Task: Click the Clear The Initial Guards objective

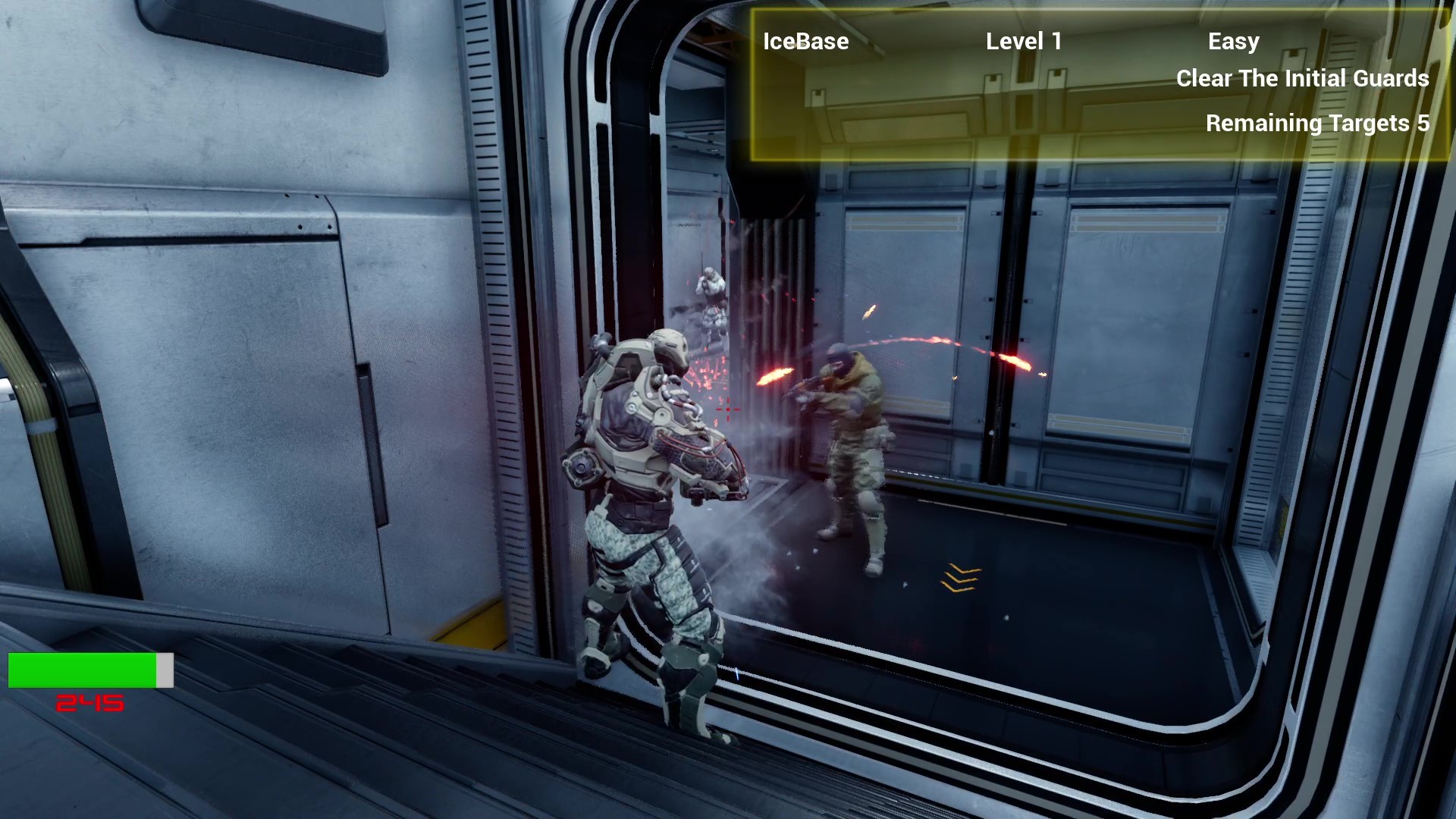Action: coord(1301,78)
